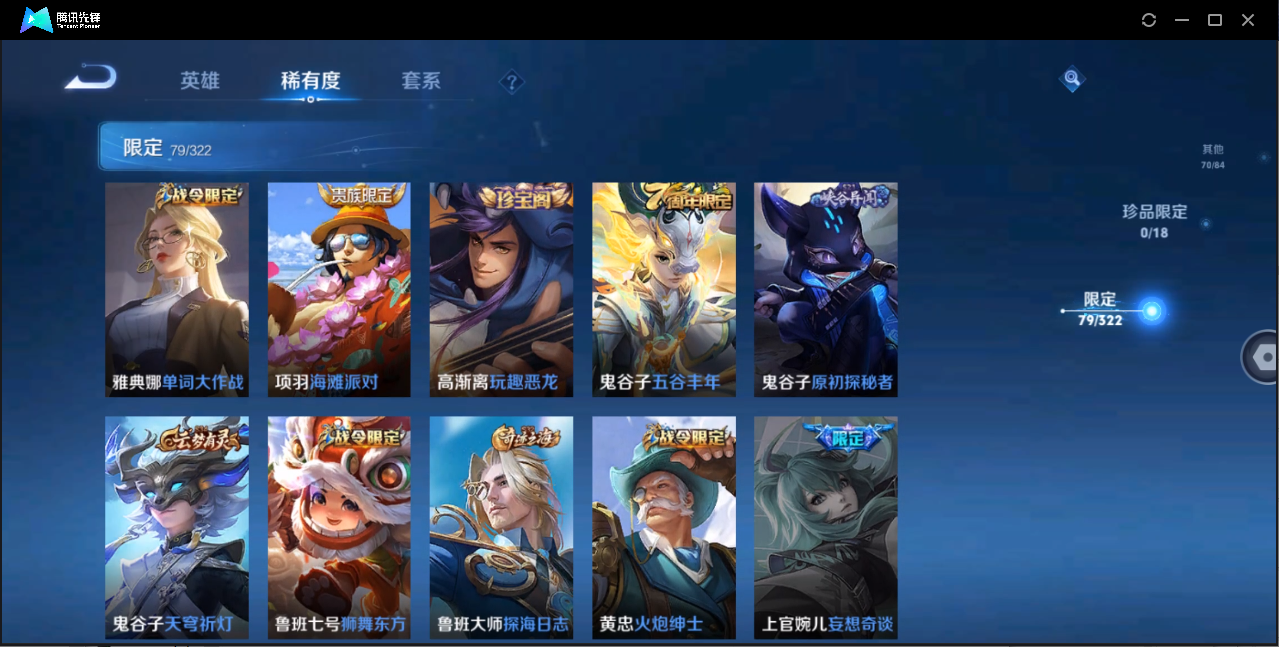Open the 高渐离 玩趣恶龙 skin card
The height and width of the screenshot is (647, 1279).
click(x=501, y=289)
